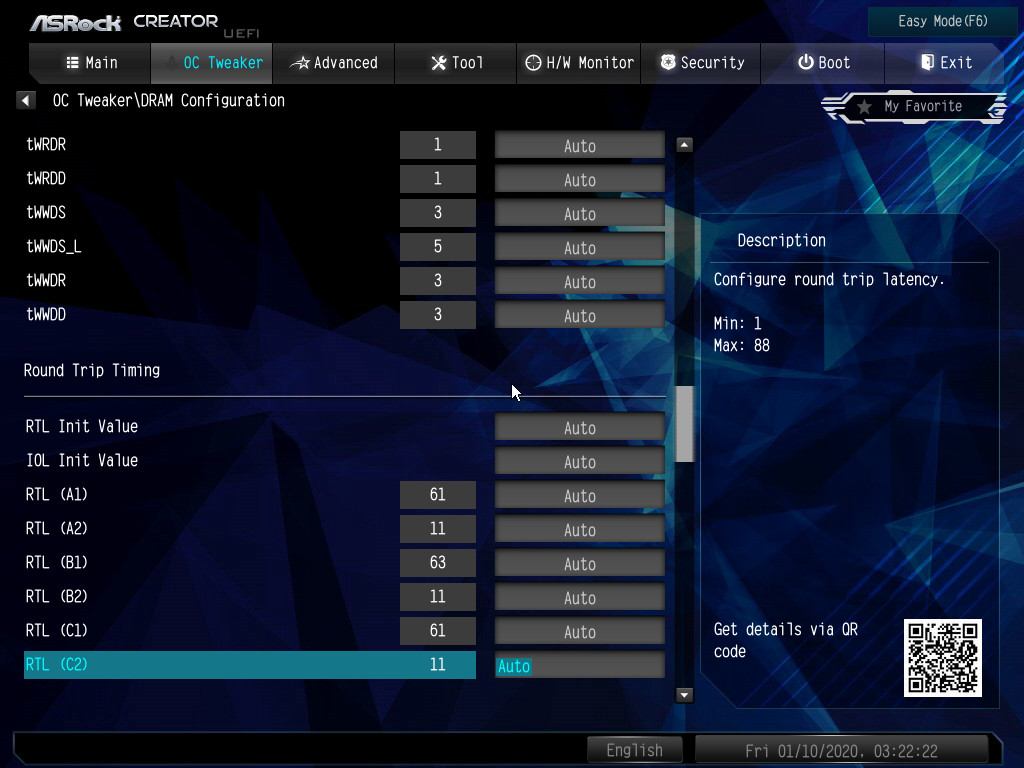
Task: Open My Favorite list
Action: [915, 106]
